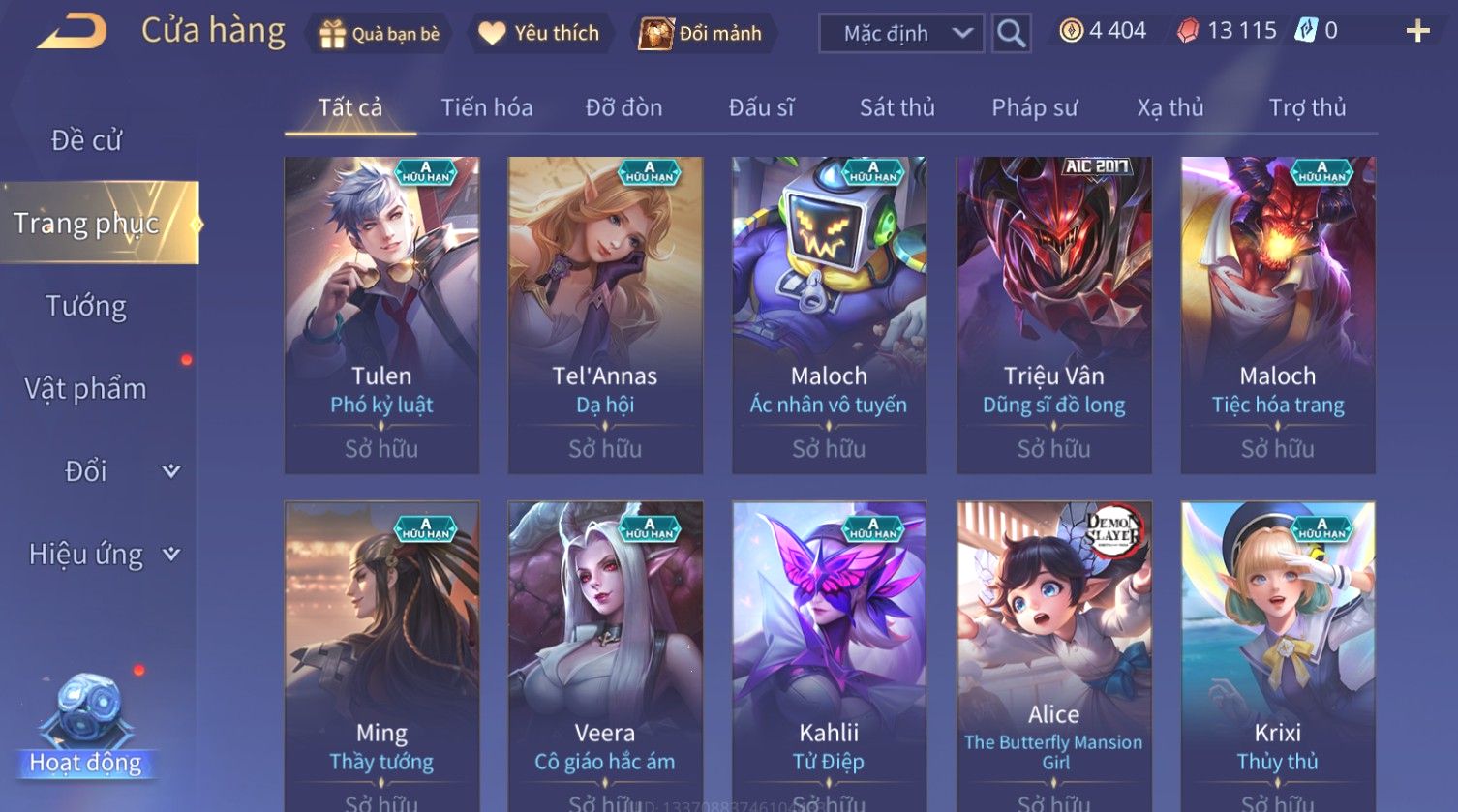Select the Tulen Phó kỷ luật skin
This screenshot has width=1458, height=812.
381,315
